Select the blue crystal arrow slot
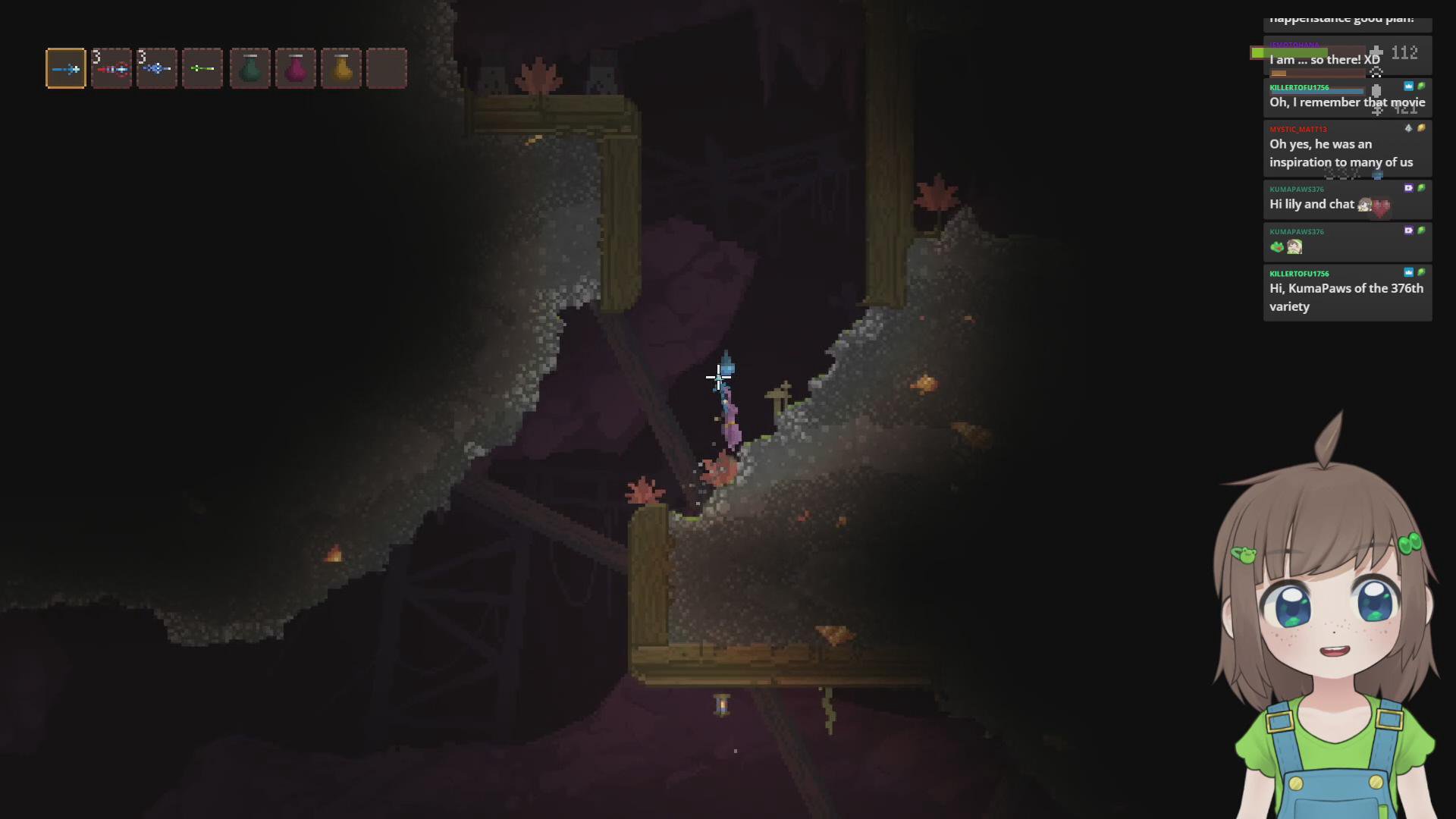 pos(157,69)
